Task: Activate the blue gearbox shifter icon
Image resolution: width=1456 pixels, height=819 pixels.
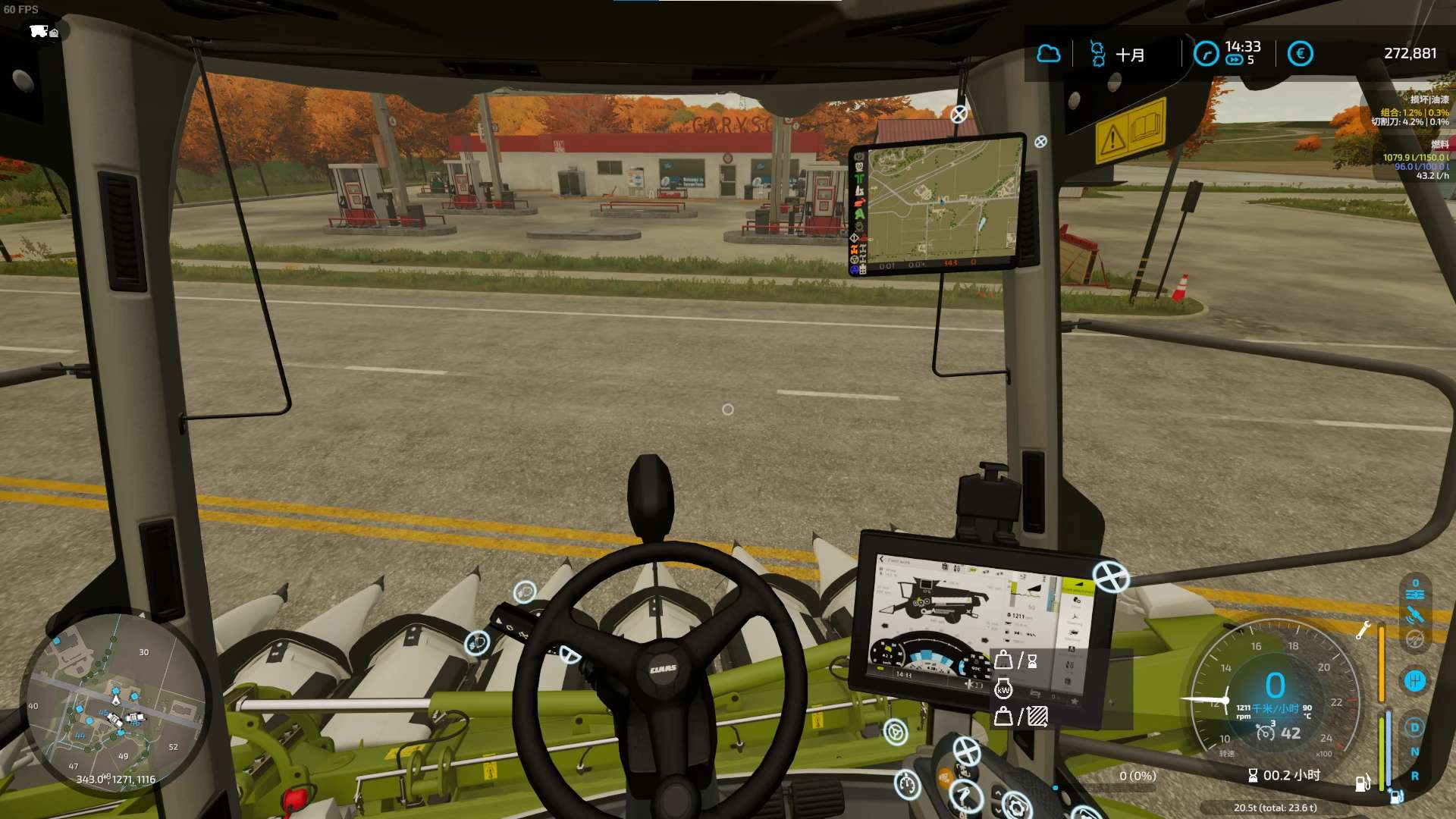Action: pyautogui.click(x=1415, y=680)
